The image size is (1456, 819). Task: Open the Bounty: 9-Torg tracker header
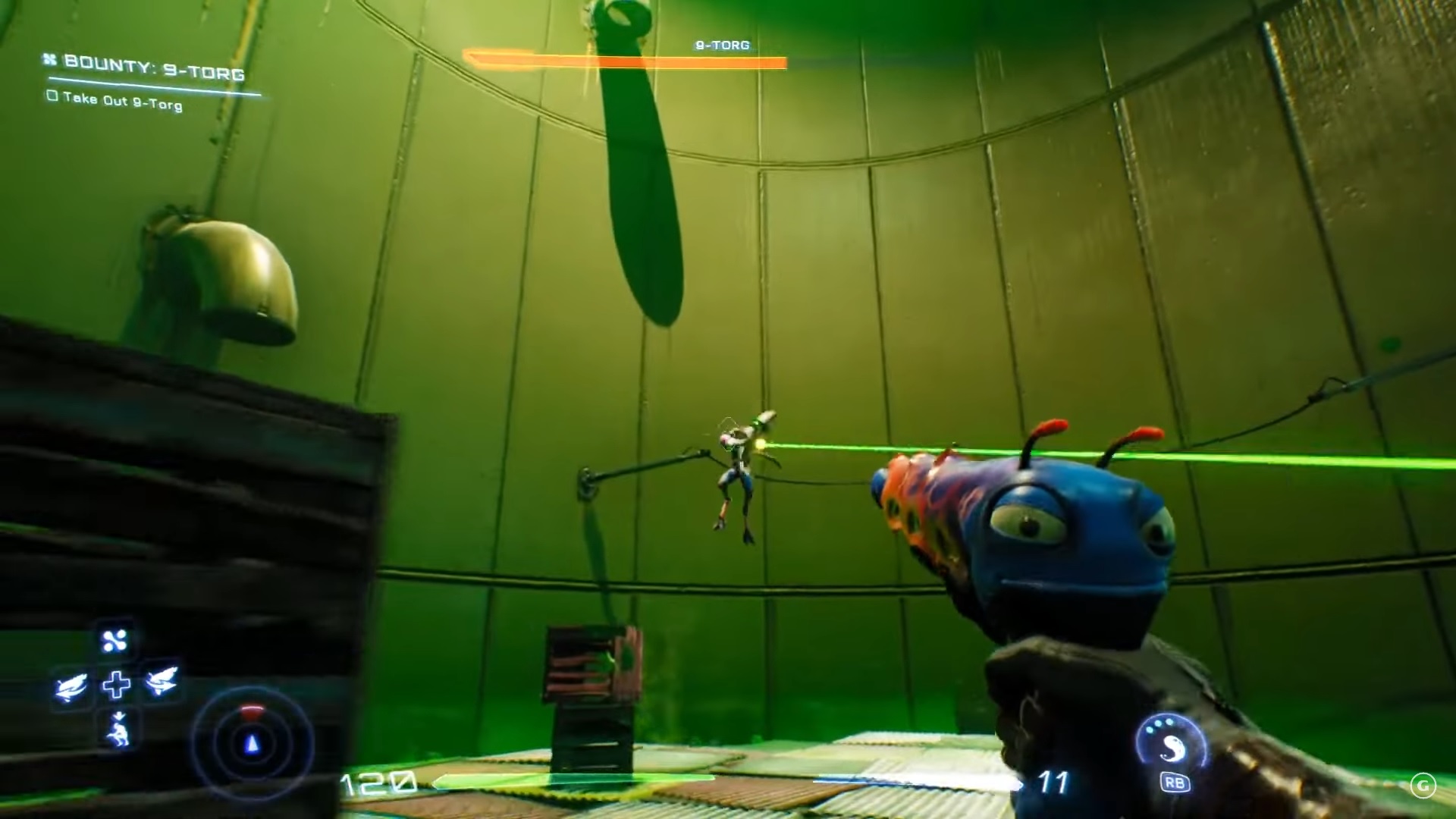pos(154,69)
